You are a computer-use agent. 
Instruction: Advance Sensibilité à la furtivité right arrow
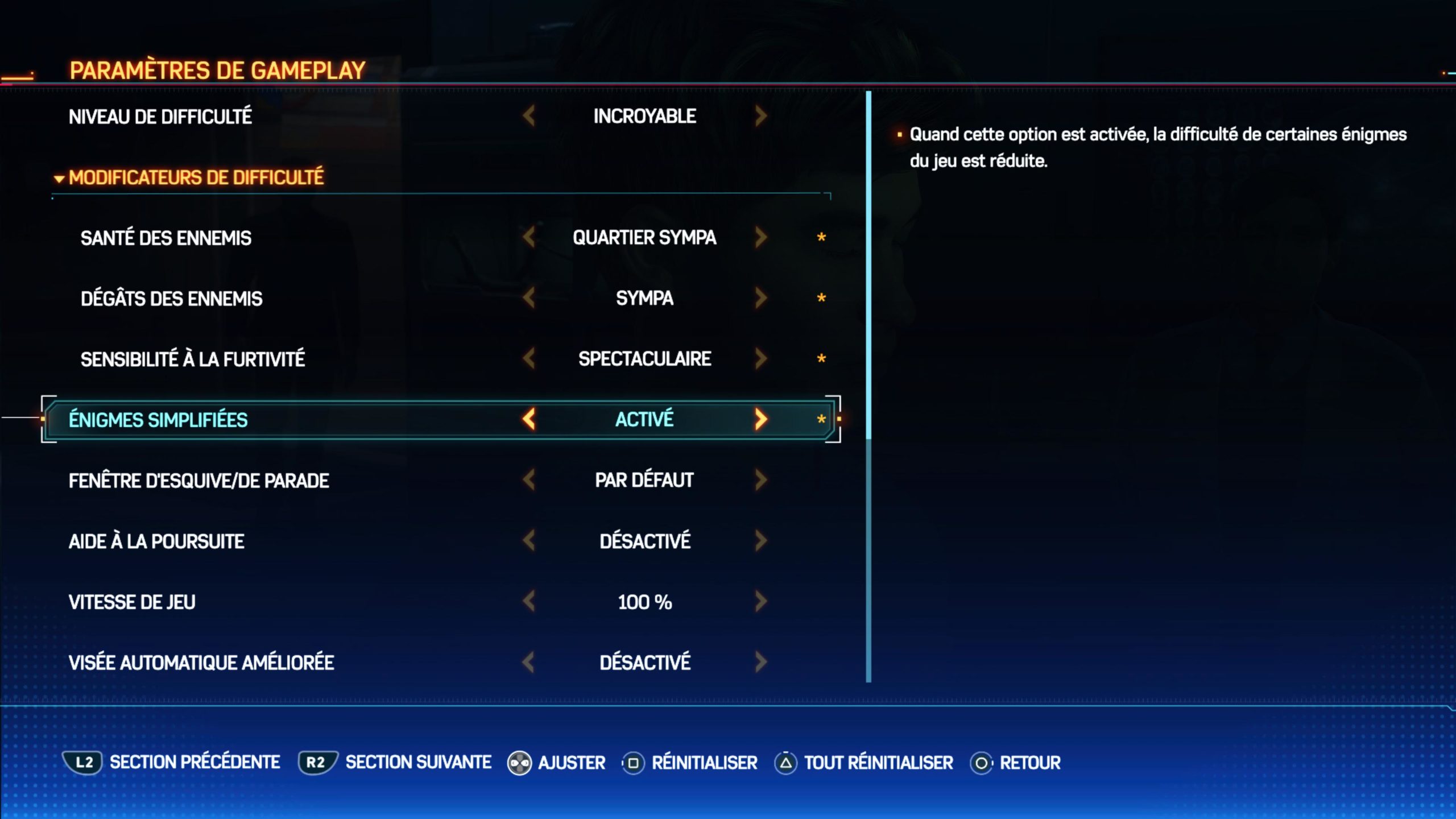pyautogui.click(x=761, y=358)
